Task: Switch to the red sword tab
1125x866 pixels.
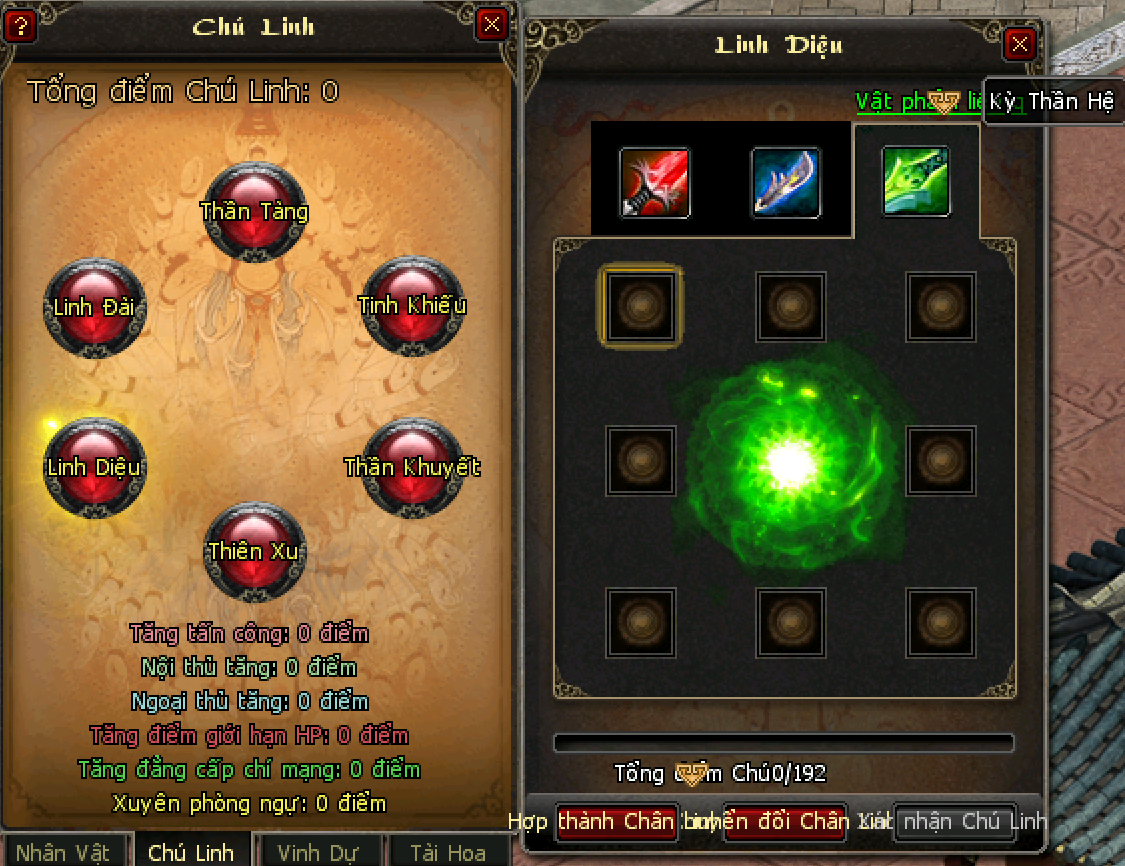Action: [x=655, y=182]
